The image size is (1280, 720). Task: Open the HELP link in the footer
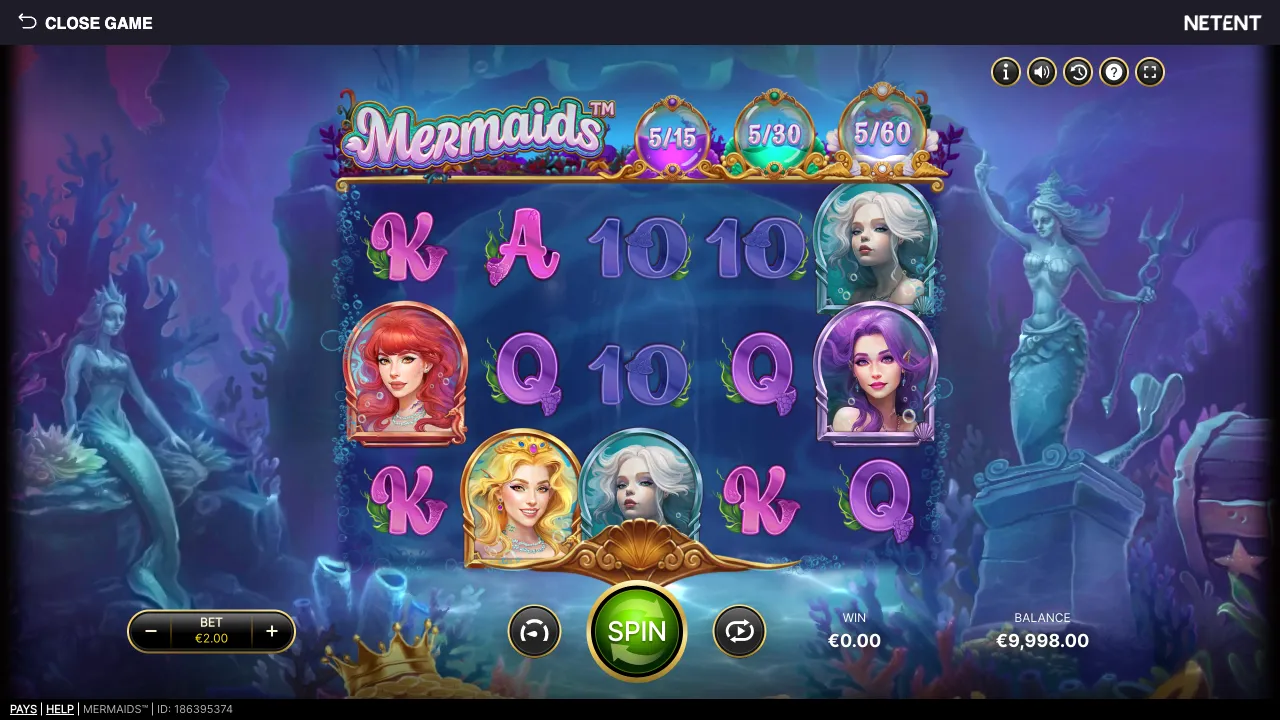60,709
